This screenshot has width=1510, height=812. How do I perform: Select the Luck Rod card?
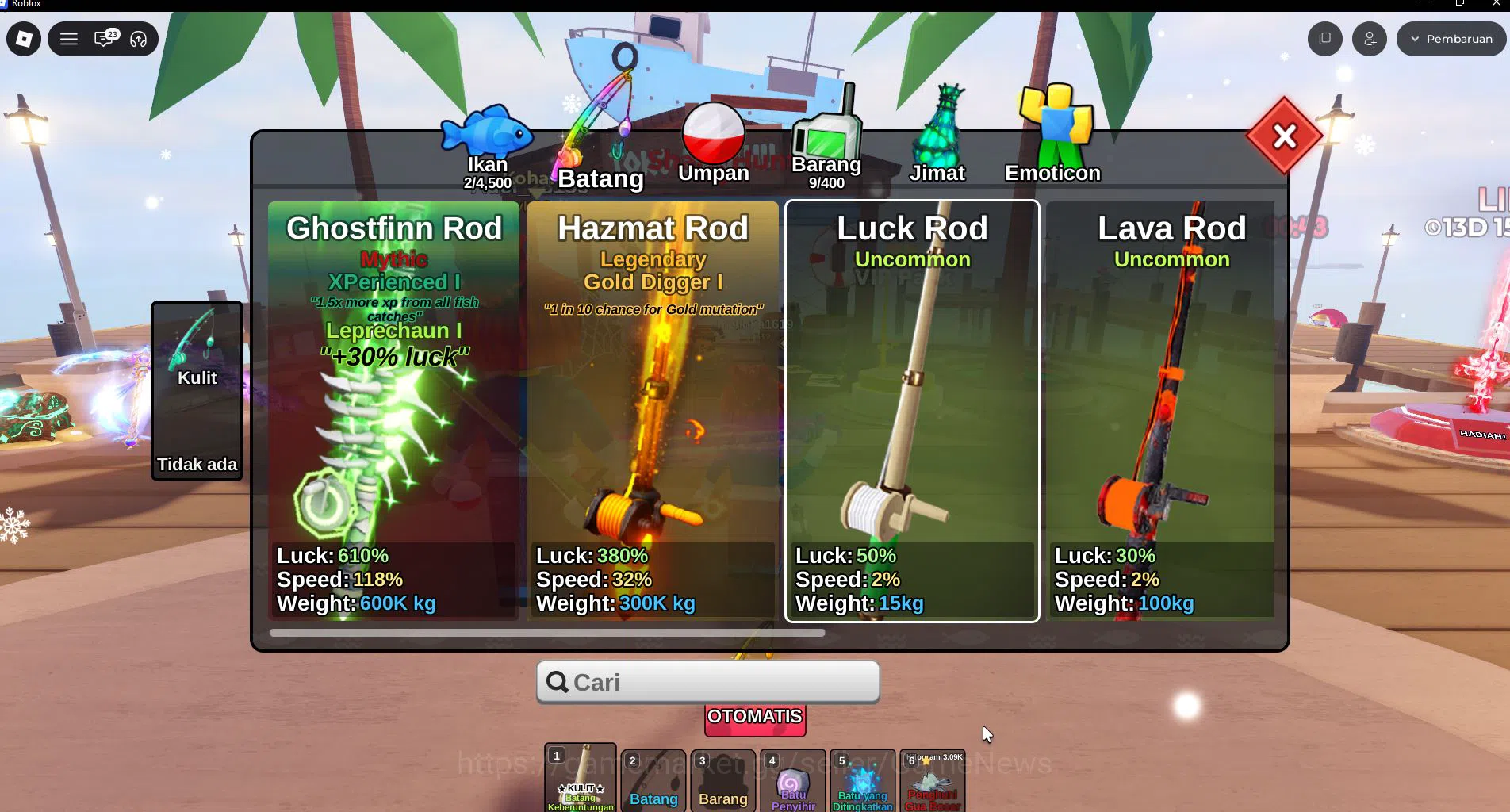pos(912,412)
